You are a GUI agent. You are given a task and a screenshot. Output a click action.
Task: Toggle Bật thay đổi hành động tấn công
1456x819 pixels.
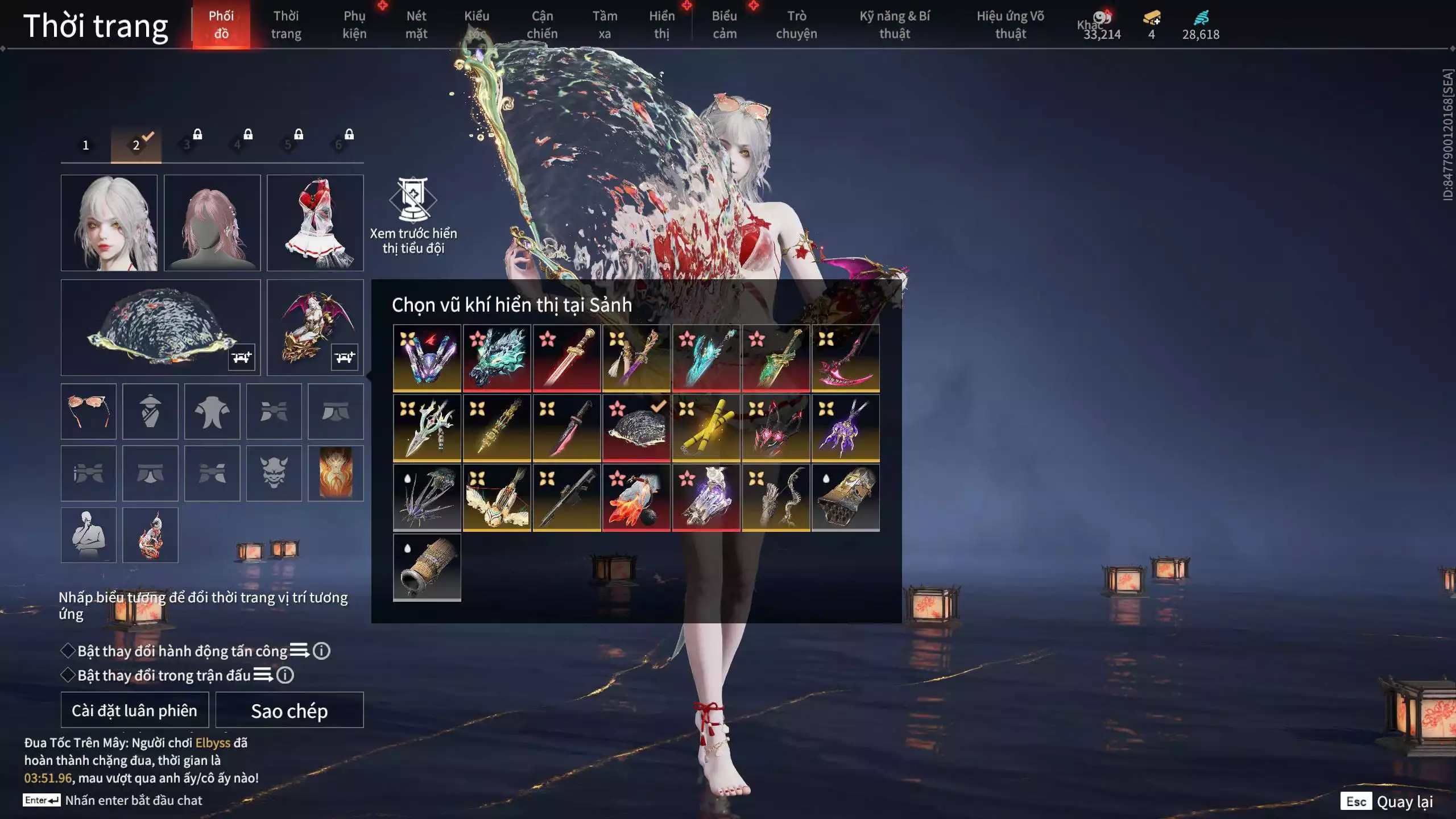(x=68, y=651)
